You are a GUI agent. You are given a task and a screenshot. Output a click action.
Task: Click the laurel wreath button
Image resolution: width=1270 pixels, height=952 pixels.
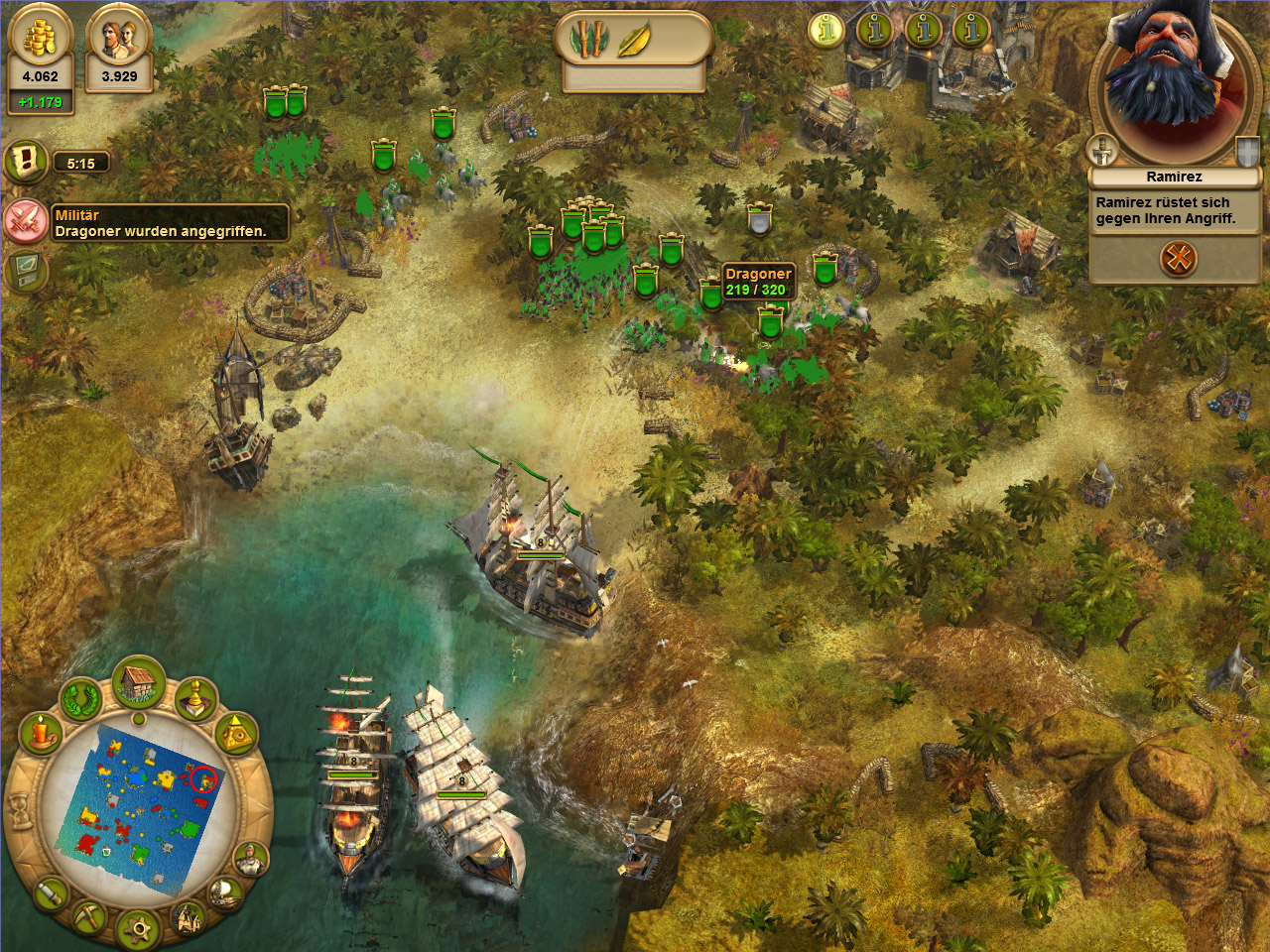point(81,699)
